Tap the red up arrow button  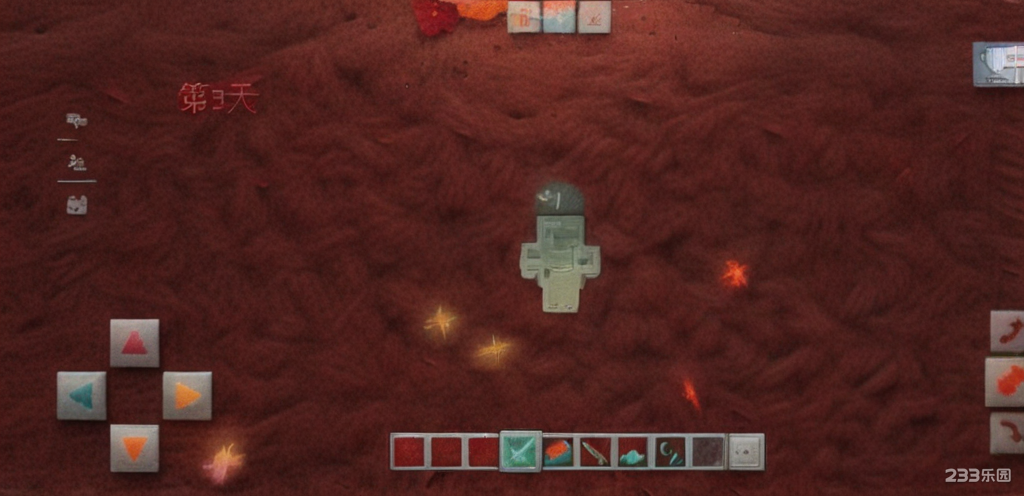tap(134, 343)
